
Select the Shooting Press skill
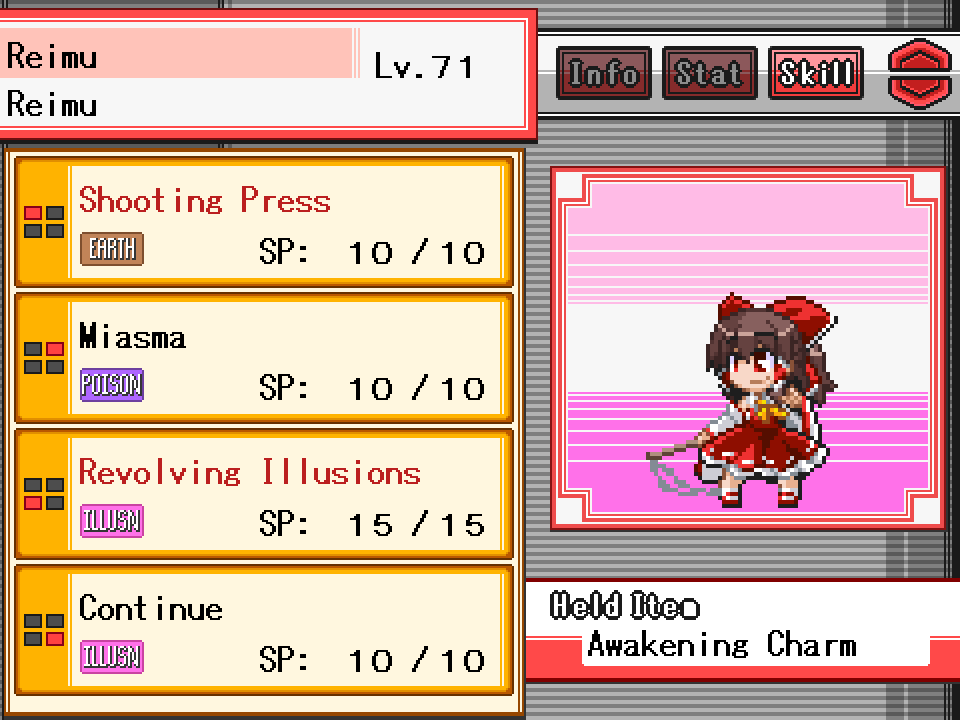[264, 222]
